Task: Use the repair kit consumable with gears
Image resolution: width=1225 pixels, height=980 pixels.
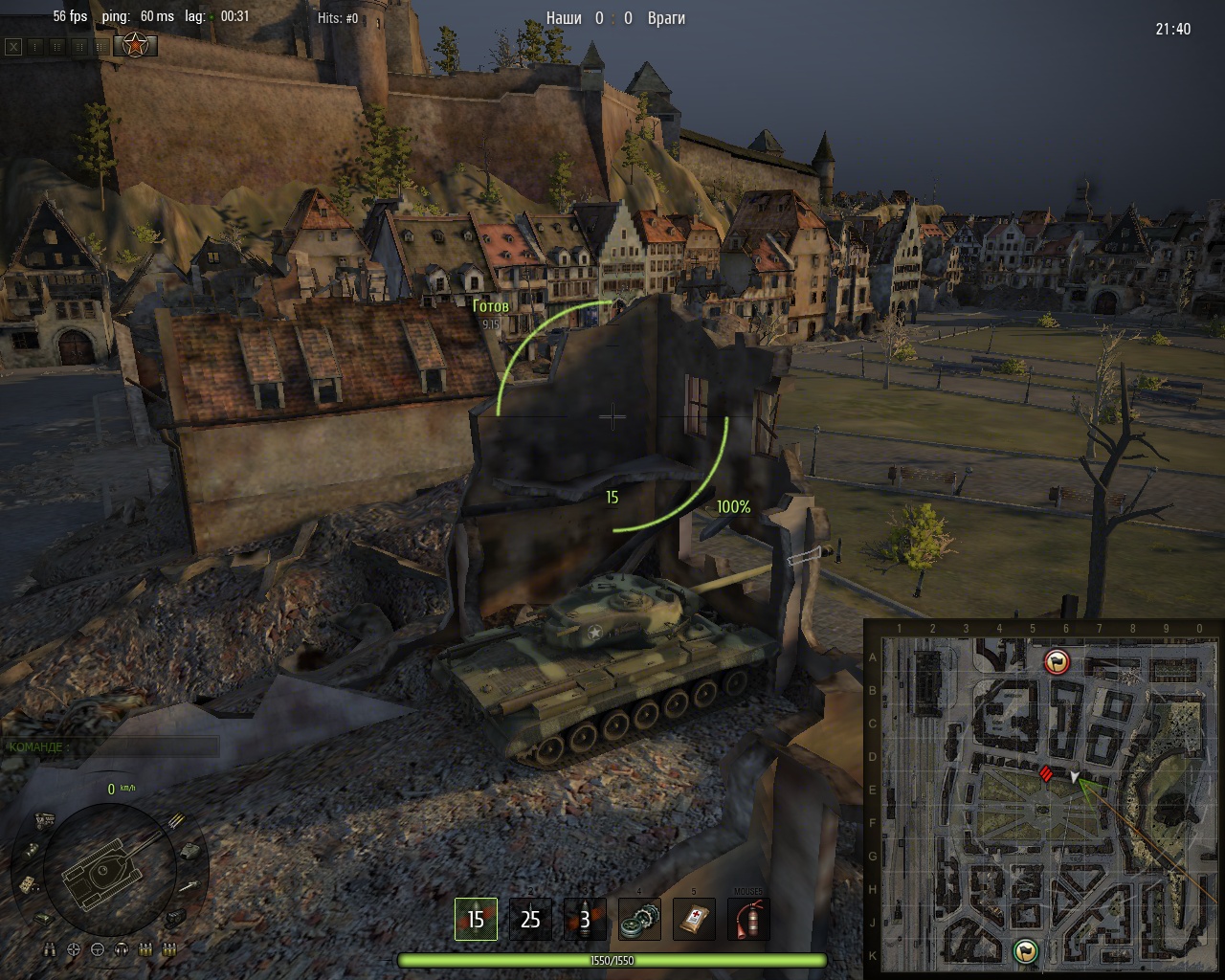Action: tap(639, 920)
